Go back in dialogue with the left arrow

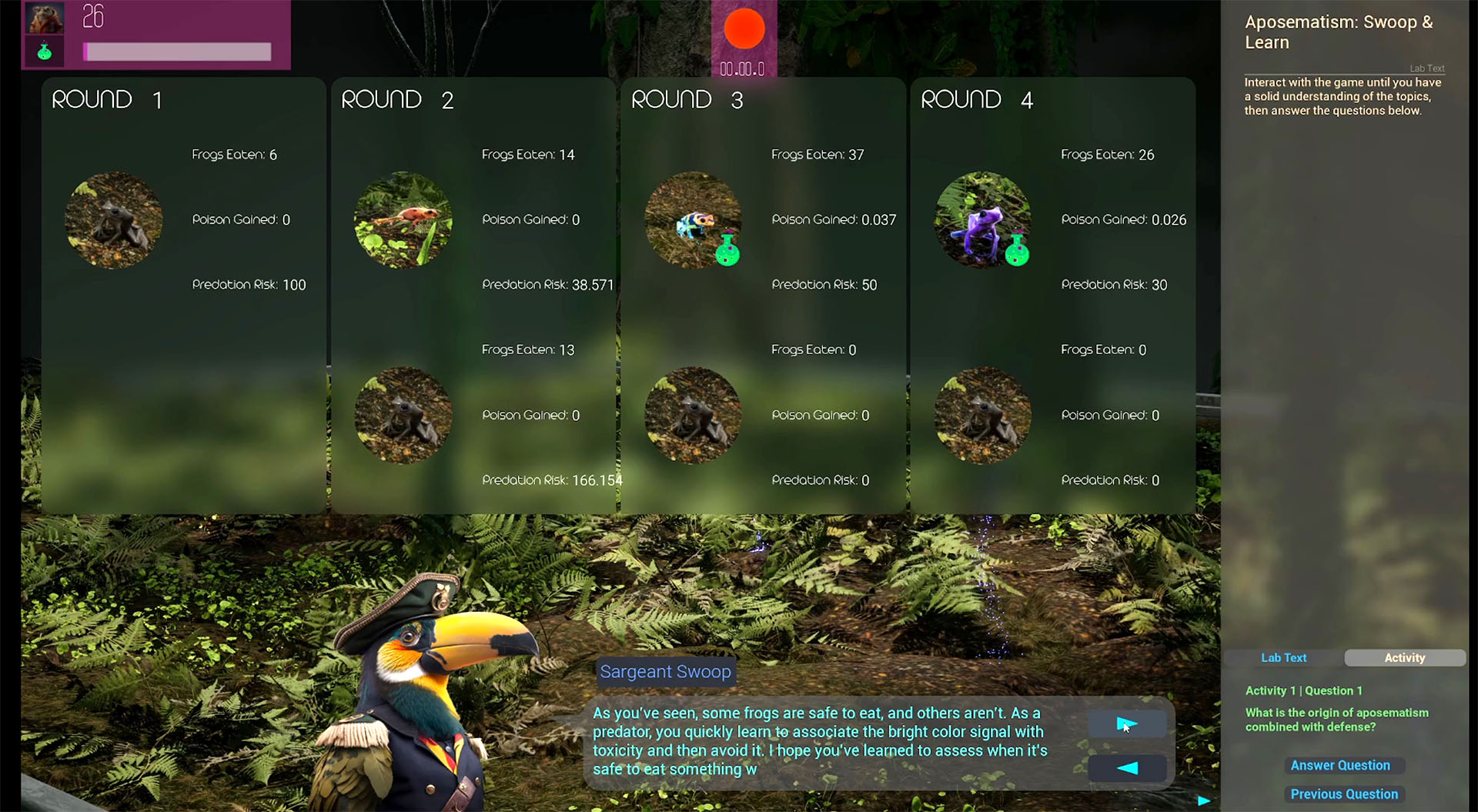tap(1126, 767)
